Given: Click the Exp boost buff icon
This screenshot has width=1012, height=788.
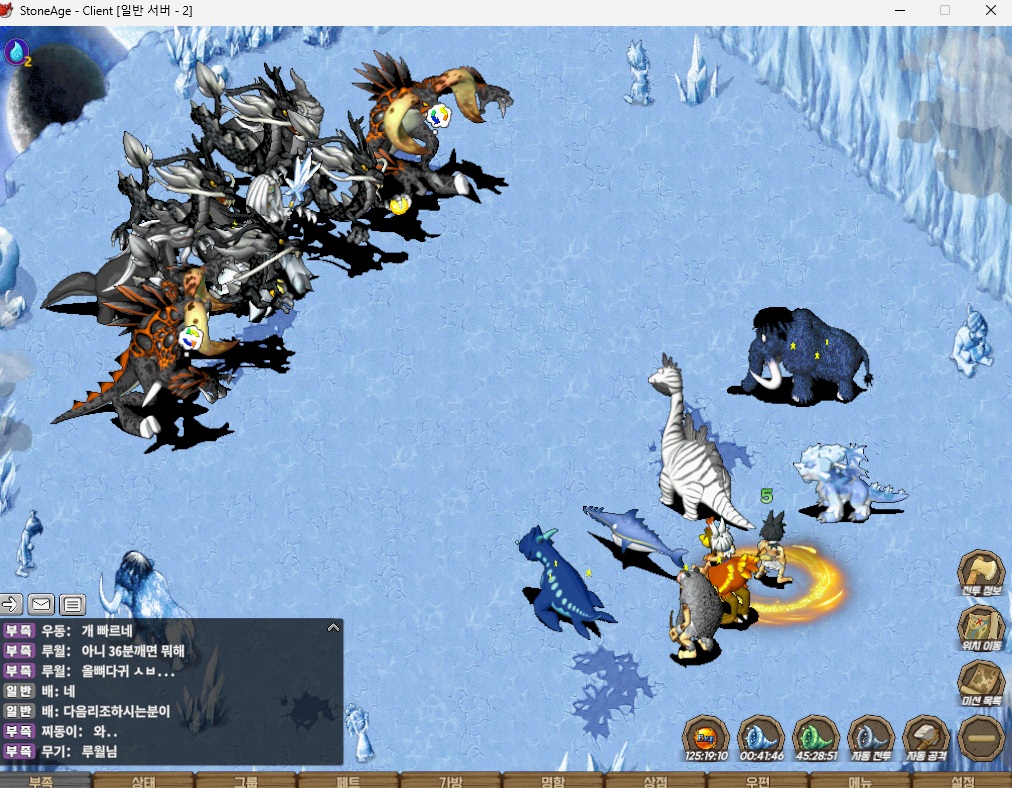Looking at the screenshot, I should click(706, 738).
